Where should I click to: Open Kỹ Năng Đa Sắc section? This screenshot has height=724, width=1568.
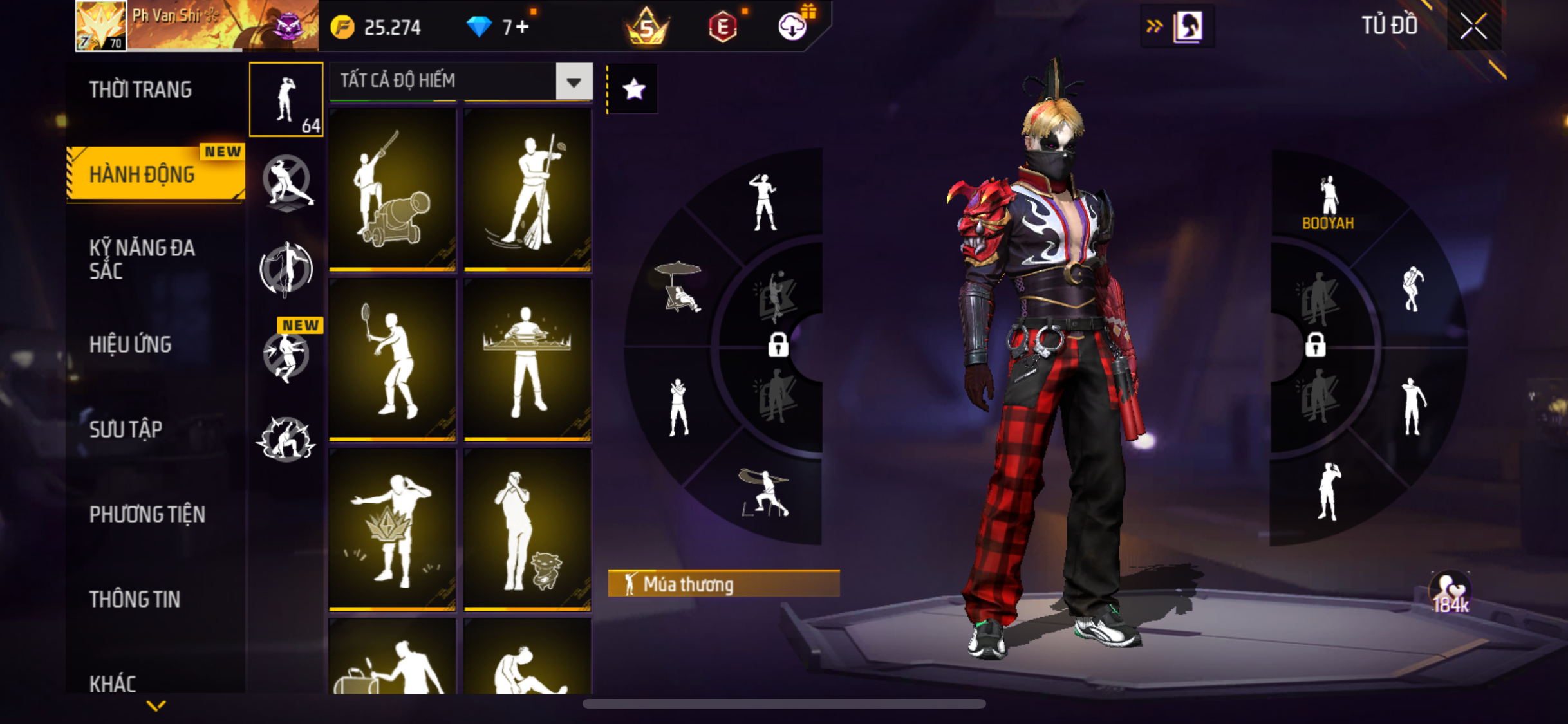tap(142, 259)
